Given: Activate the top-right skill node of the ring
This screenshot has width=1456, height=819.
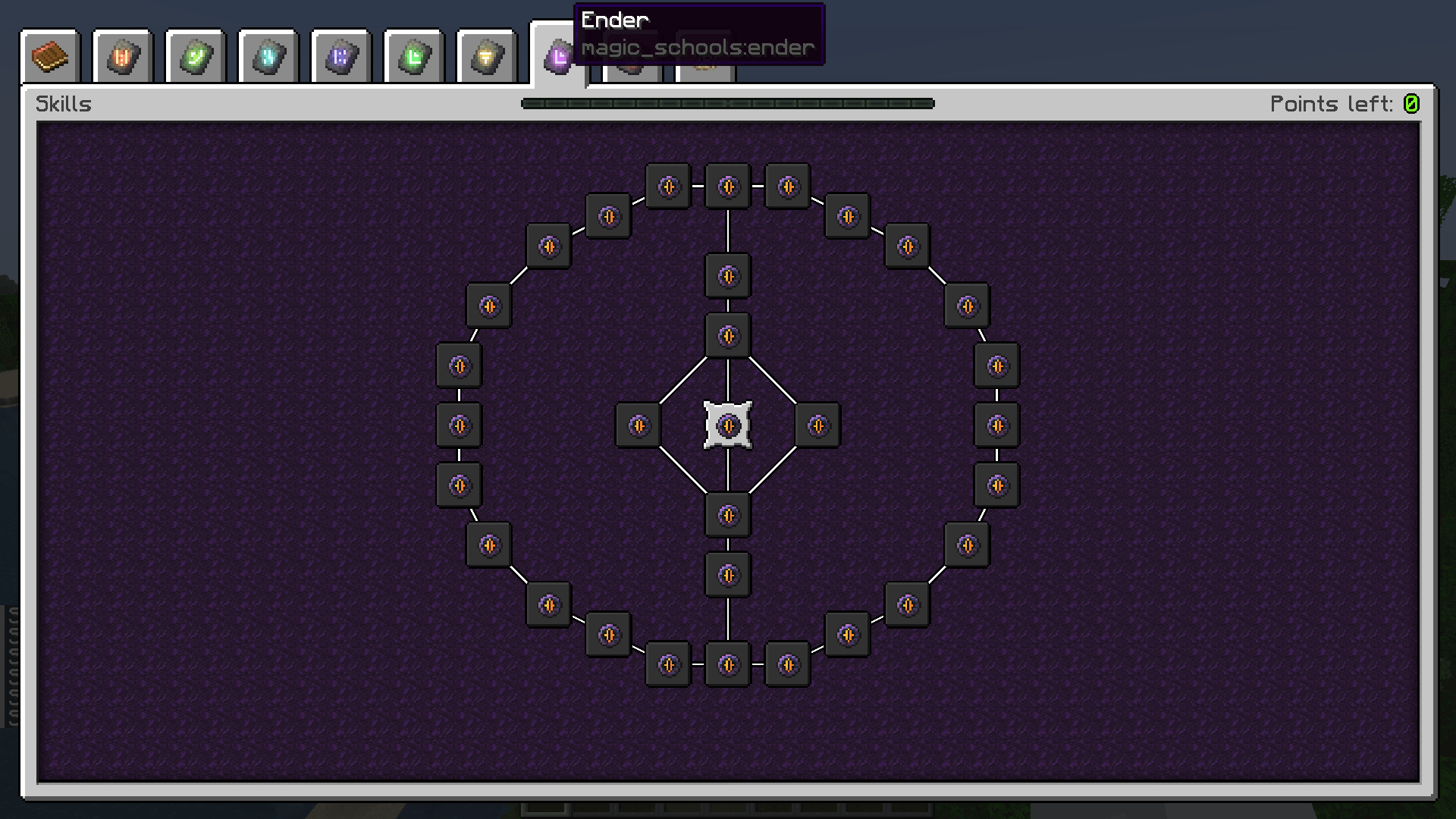Looking at the screenshot, I should (x=907, y=246).
